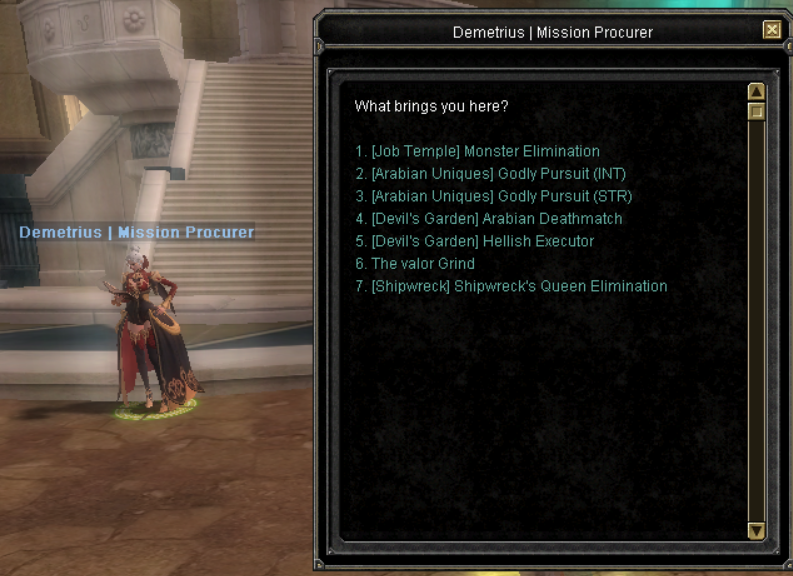This screenshot has width=793, height=576.
Task: Select the Job Temple Monster Elimination mission
Action: tap(477, 152)
